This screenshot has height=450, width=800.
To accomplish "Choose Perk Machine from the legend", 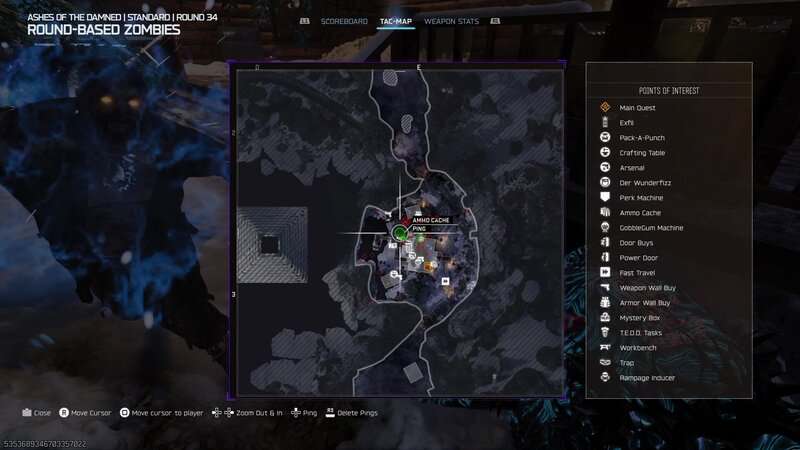I will pyautogui.click(x=642, y=197).
